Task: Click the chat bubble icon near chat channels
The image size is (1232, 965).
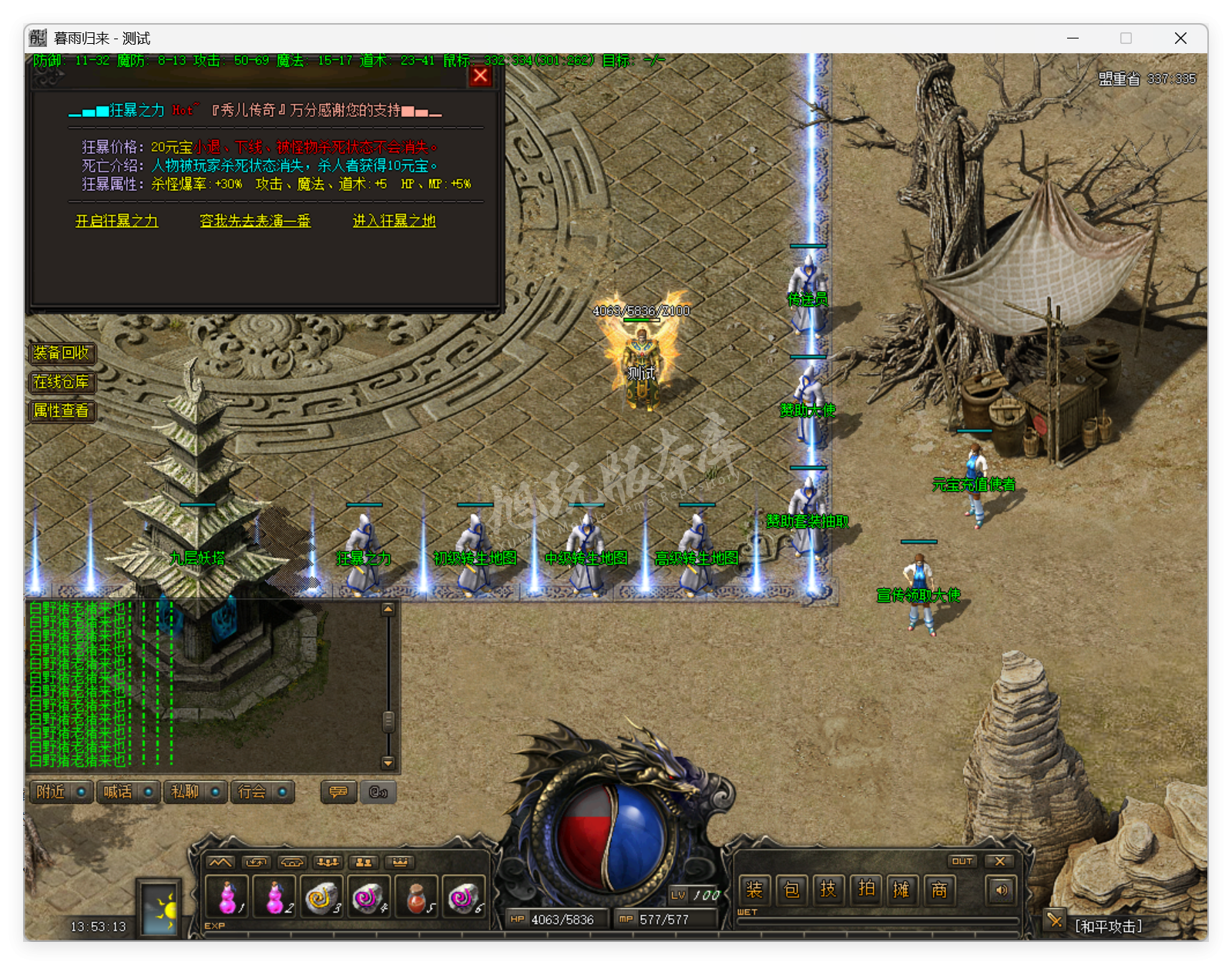Action: (337, 792)
